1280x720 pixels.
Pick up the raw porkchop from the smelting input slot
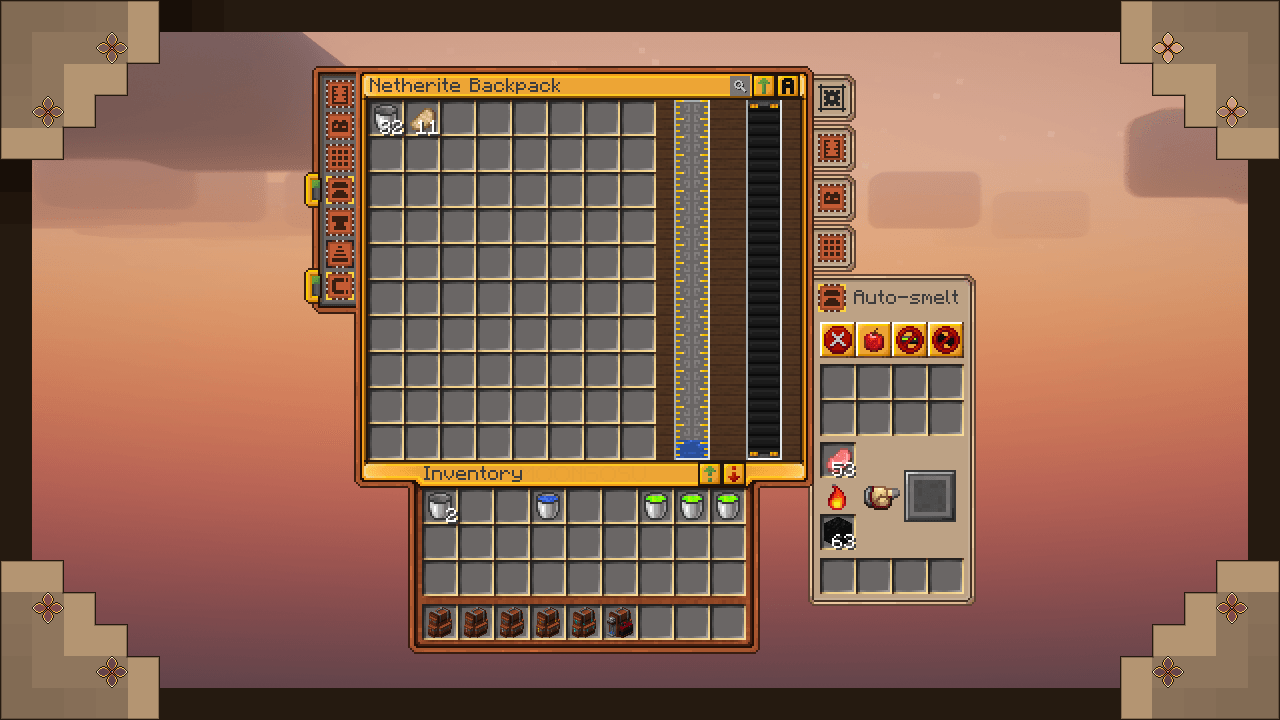(x=837, y=460)
